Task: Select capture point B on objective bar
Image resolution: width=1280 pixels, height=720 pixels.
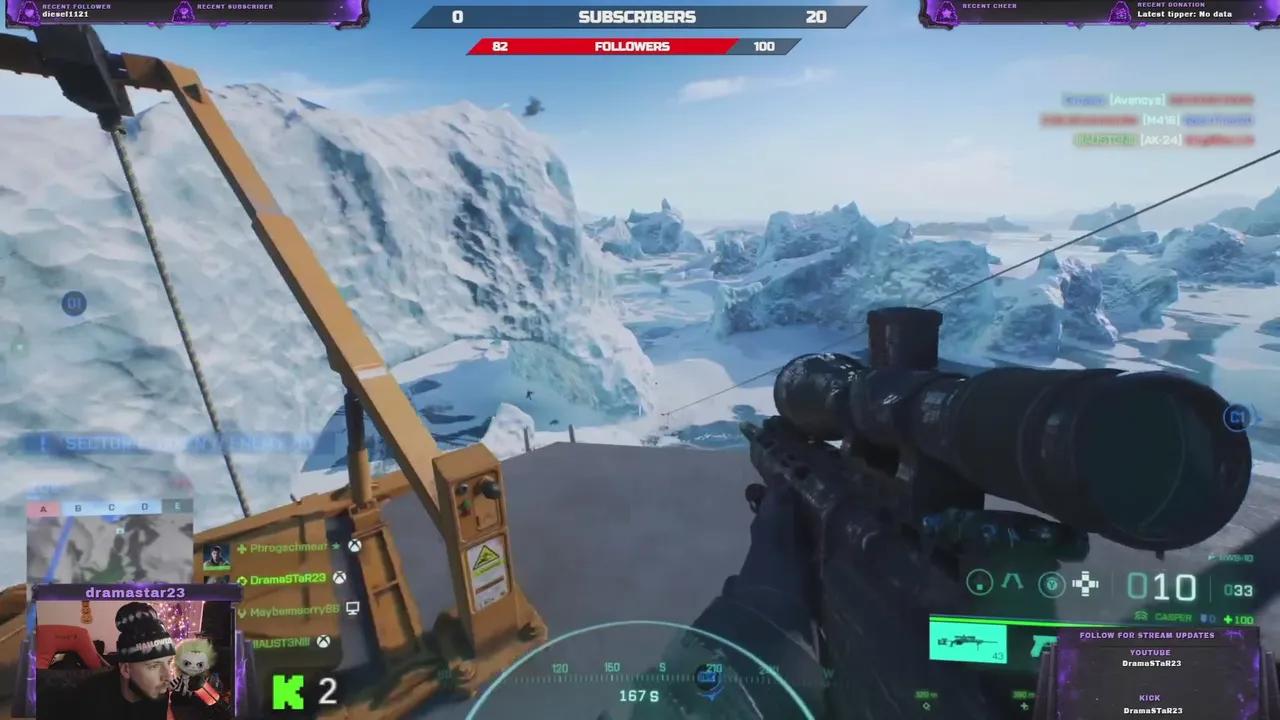Action: tap(78, 509)
